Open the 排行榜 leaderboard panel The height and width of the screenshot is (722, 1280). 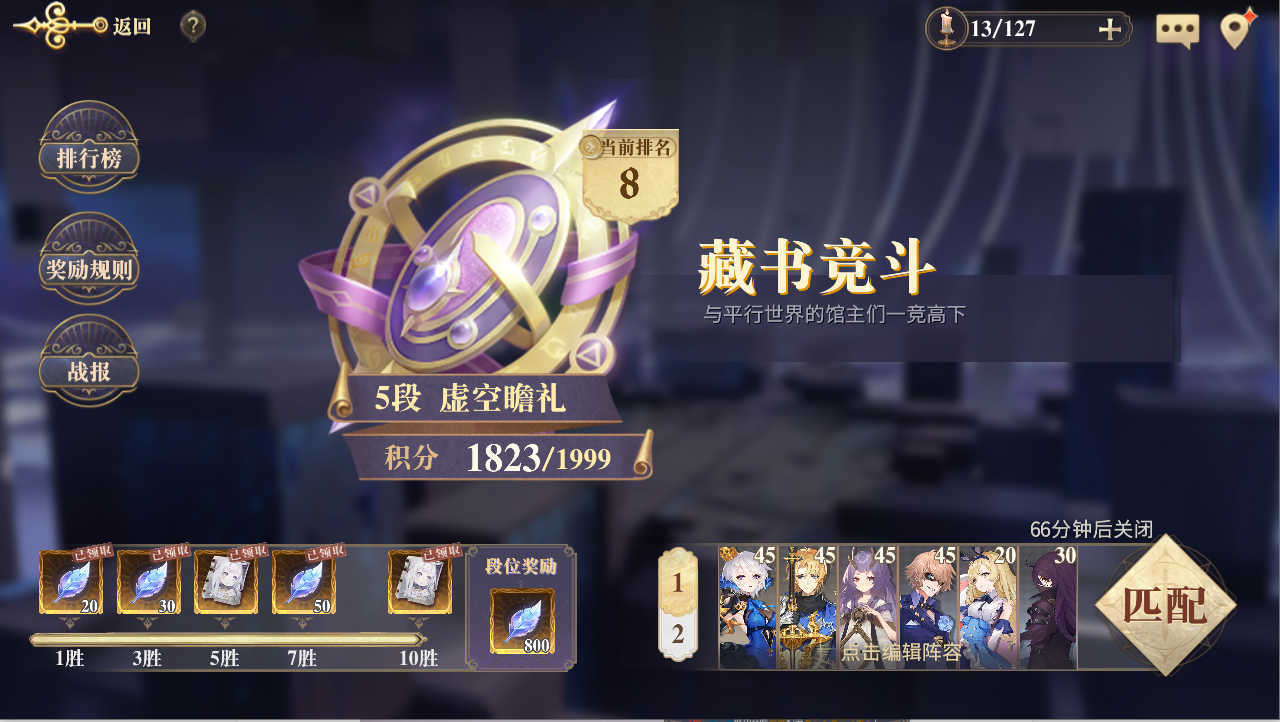88,155
